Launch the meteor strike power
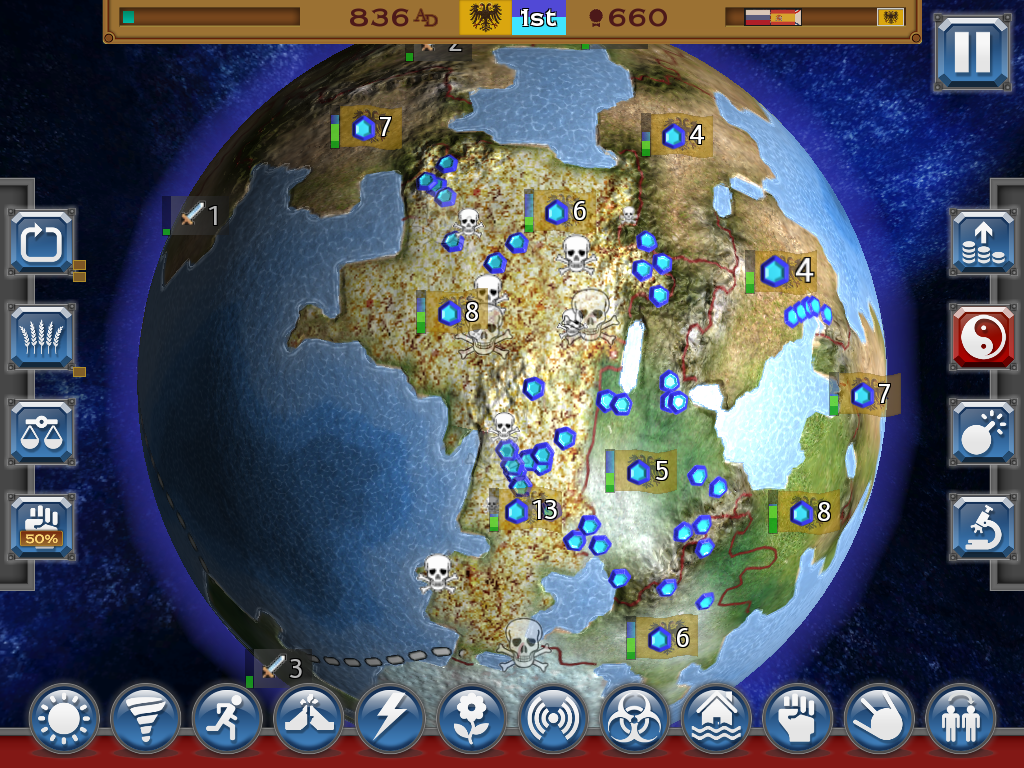This screenshot has width=1024, height=768. coord(879,718)
